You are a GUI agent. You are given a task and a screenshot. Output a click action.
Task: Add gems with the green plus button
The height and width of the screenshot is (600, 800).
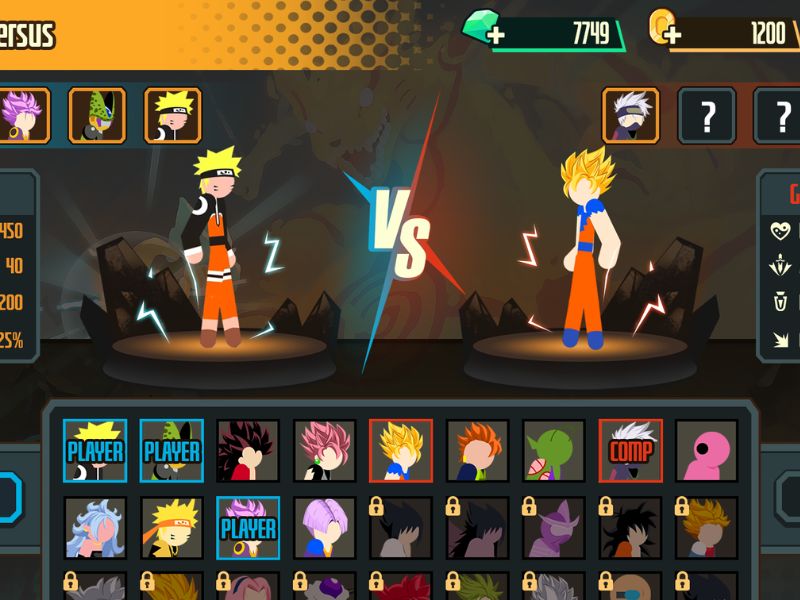click(x=496, y=36)
